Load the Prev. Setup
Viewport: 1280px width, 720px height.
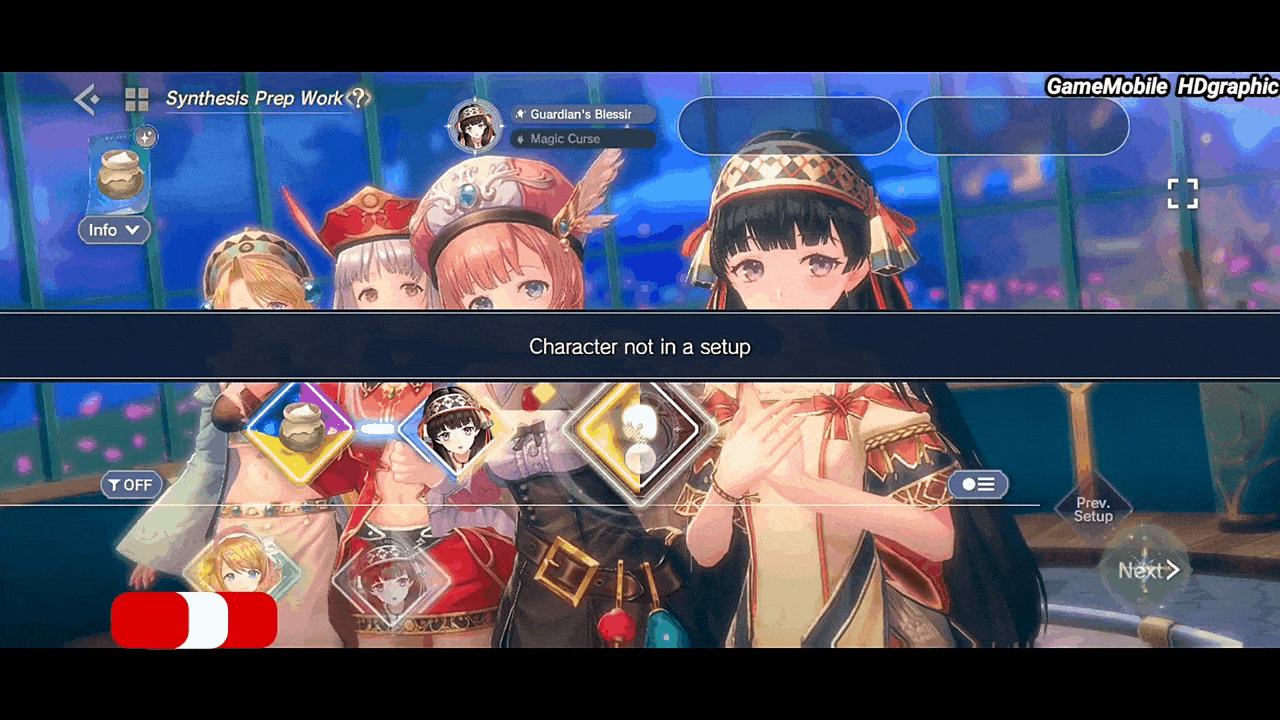click(1093, 510)
